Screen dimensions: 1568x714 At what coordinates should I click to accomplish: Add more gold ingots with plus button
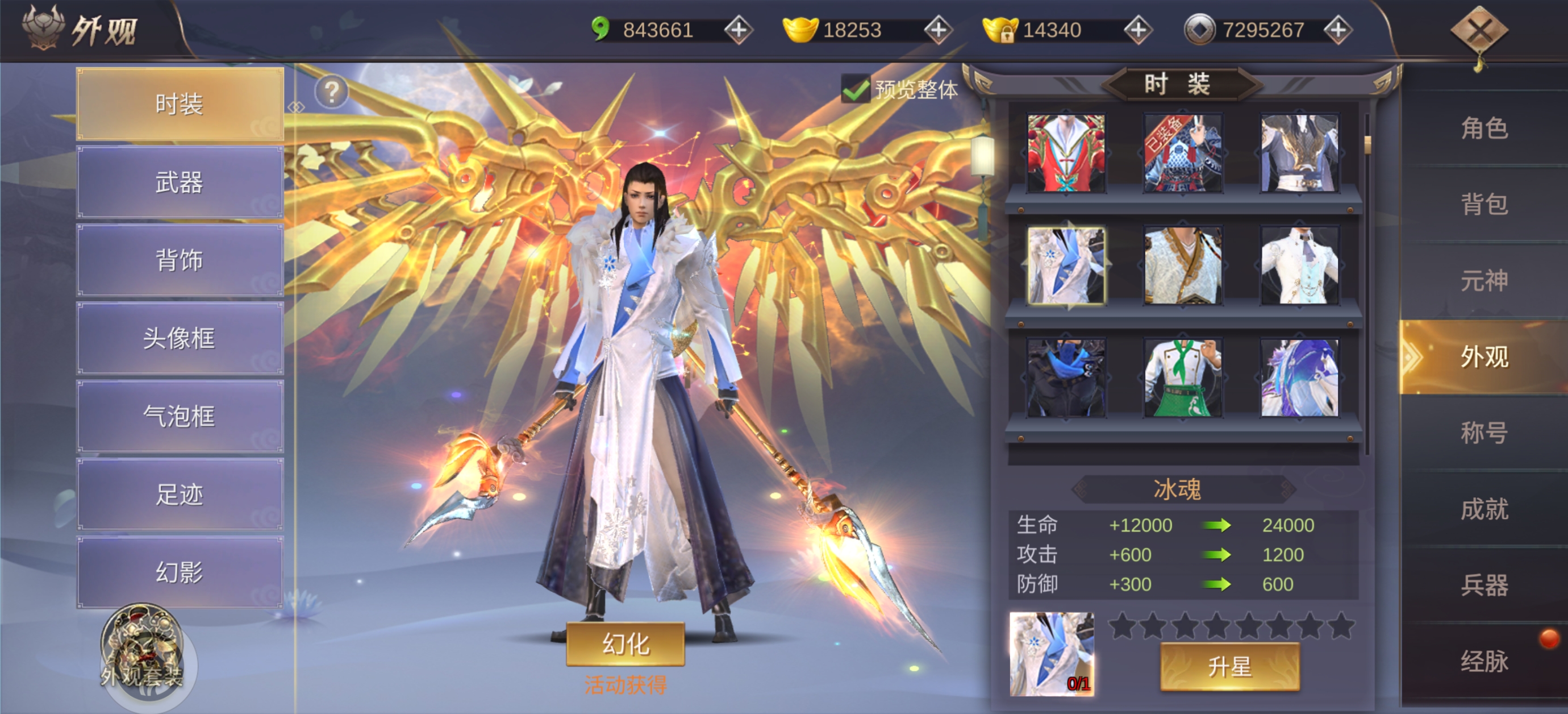click(938, 30)
